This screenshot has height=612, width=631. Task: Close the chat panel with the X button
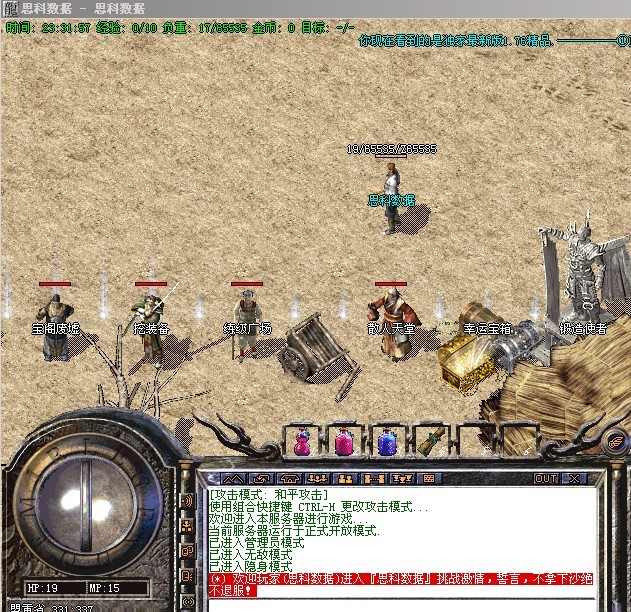(576, 479)
